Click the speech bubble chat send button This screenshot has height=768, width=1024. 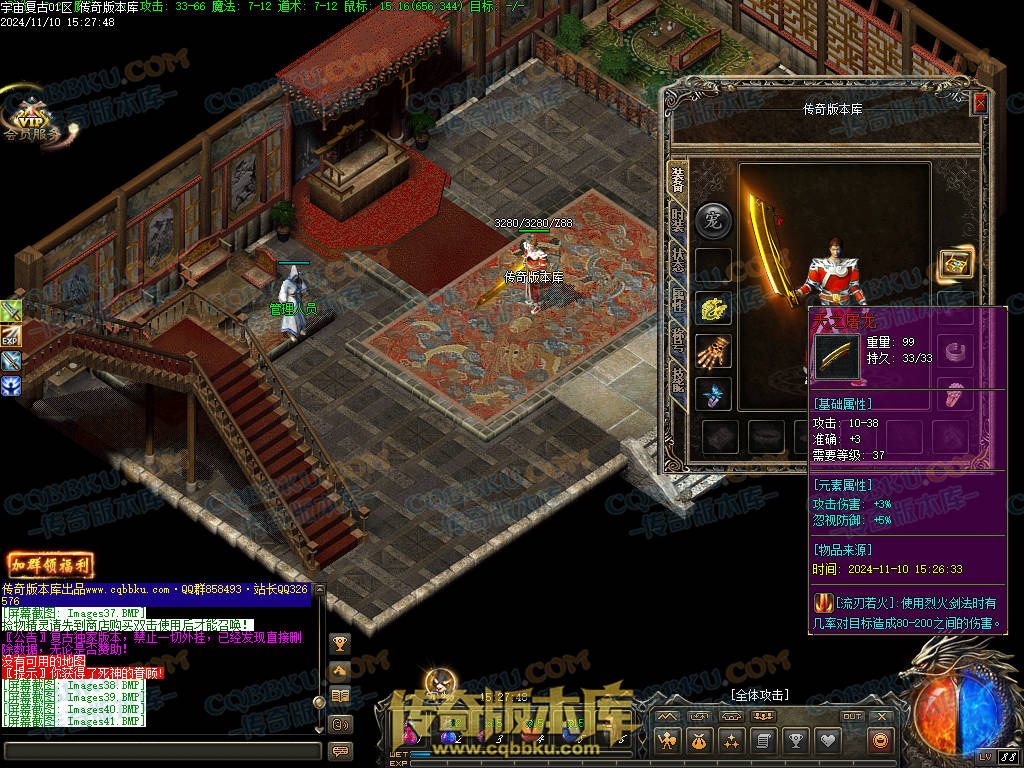(x=341, y=750)
